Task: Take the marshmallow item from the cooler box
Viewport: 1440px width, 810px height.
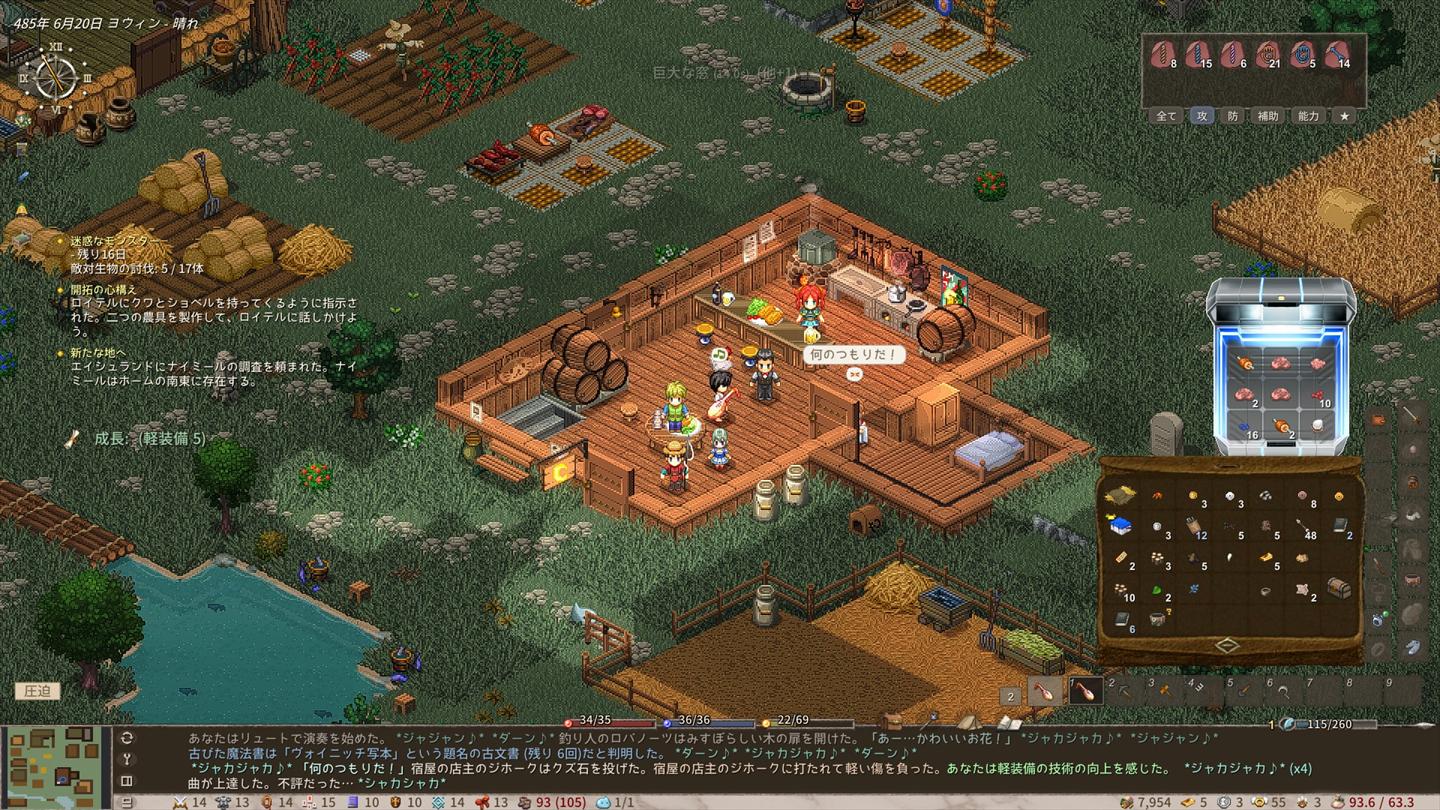Action: pos(1317,426)
